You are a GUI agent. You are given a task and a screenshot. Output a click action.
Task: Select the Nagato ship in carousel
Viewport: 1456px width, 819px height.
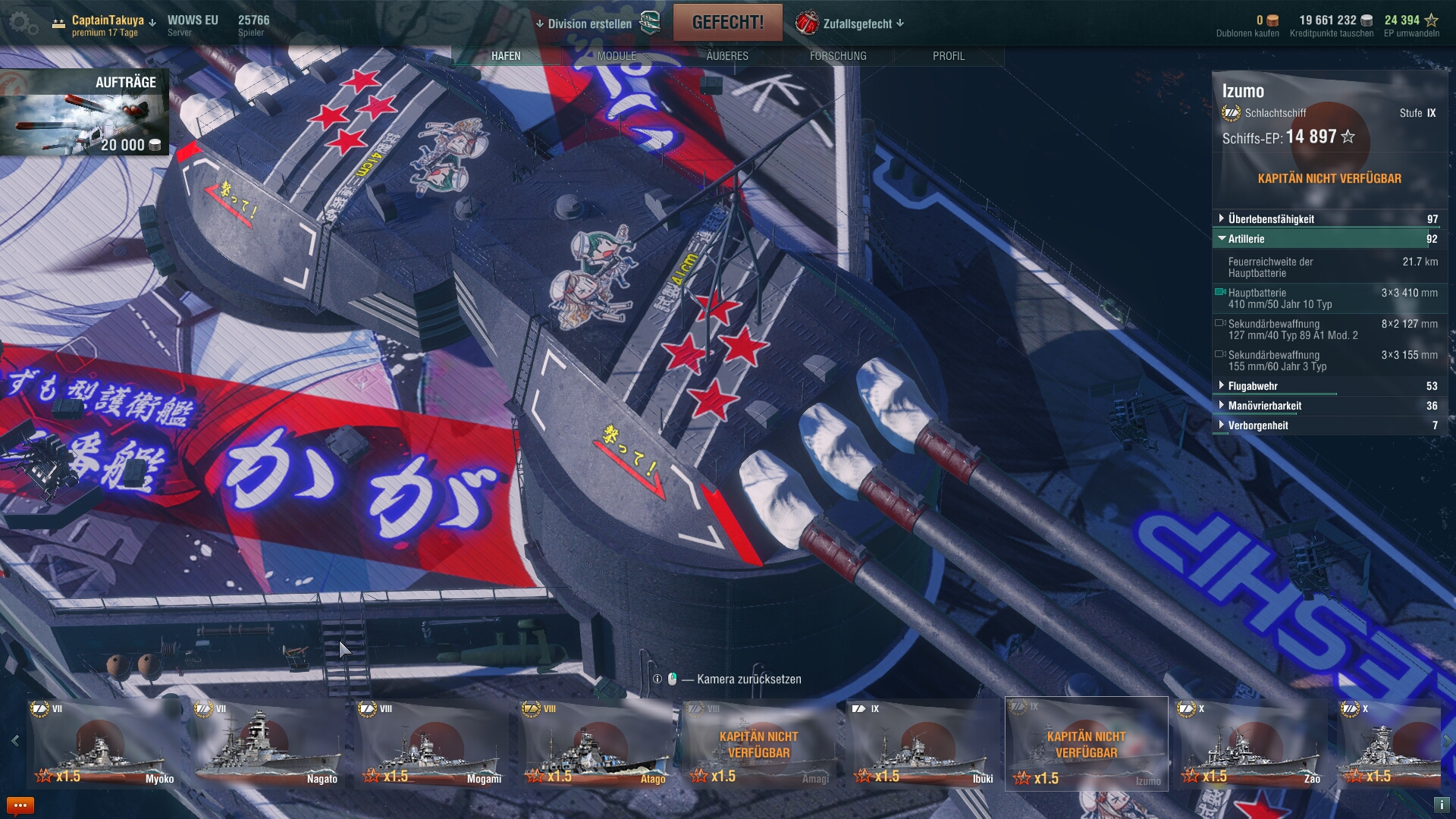[x=268, y=744]
